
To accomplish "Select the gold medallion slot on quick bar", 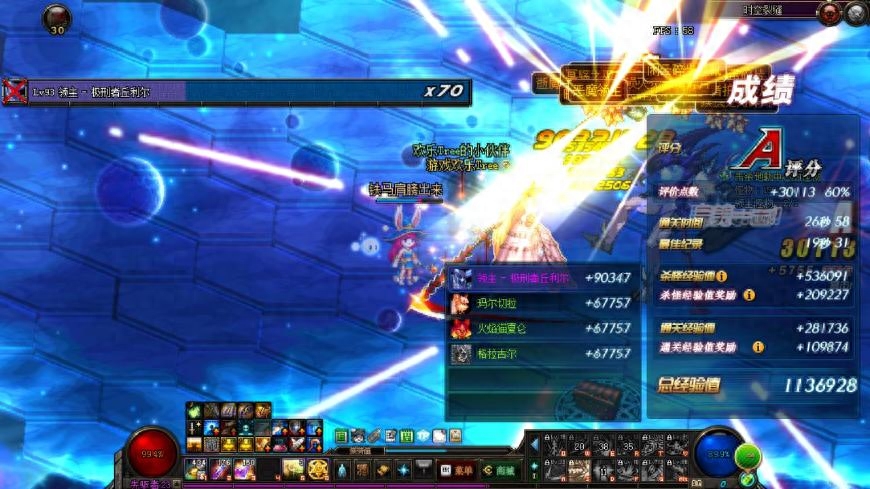I will pos(318,469).
